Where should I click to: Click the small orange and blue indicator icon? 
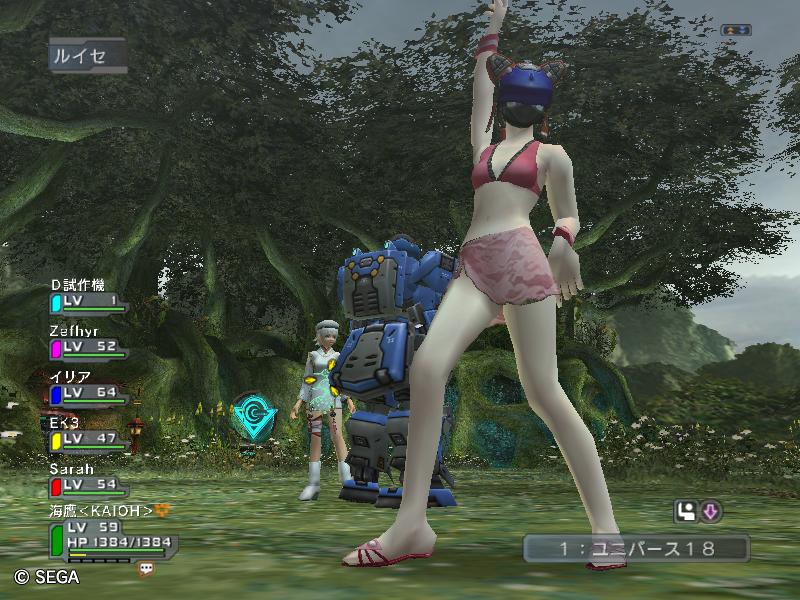click(735, 30)
